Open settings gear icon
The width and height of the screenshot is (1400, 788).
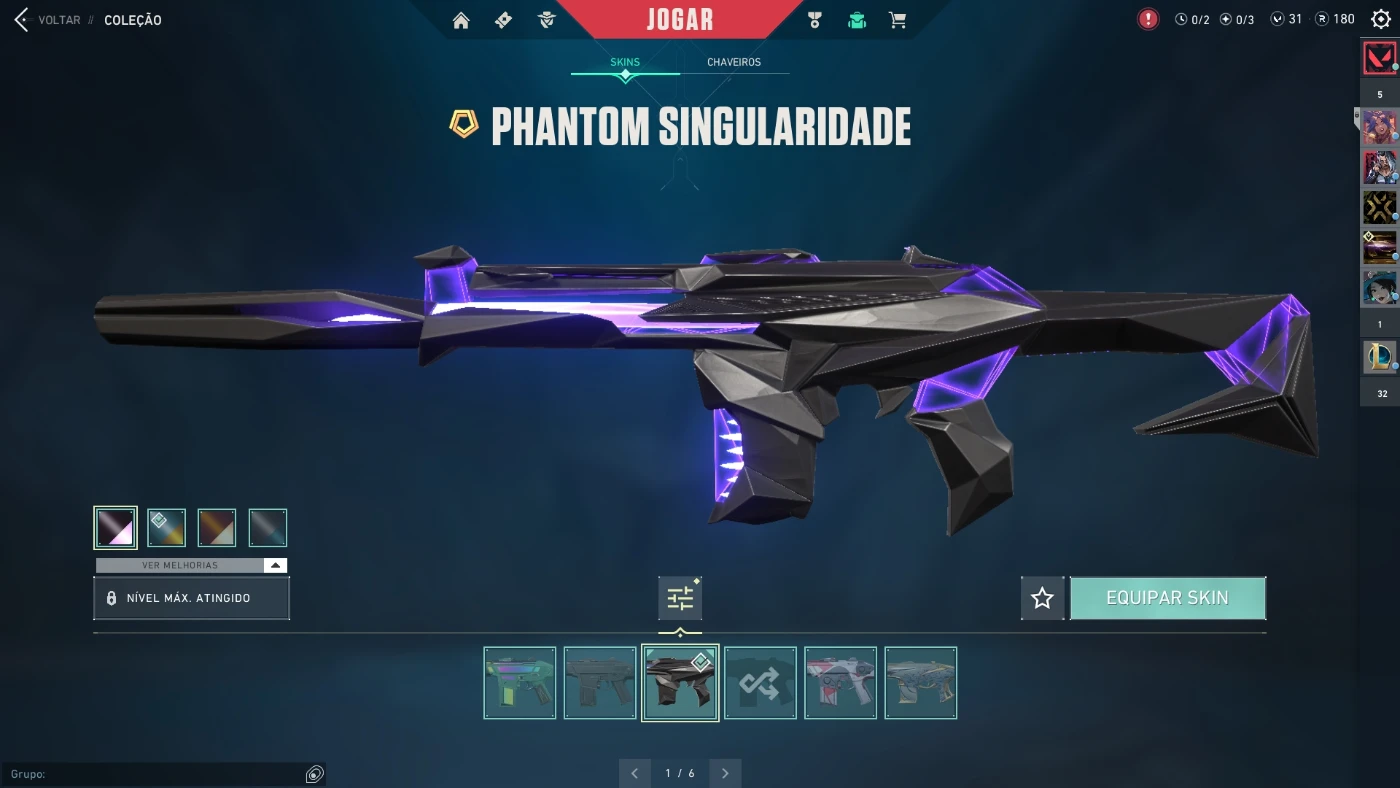tap(1381, 19)
